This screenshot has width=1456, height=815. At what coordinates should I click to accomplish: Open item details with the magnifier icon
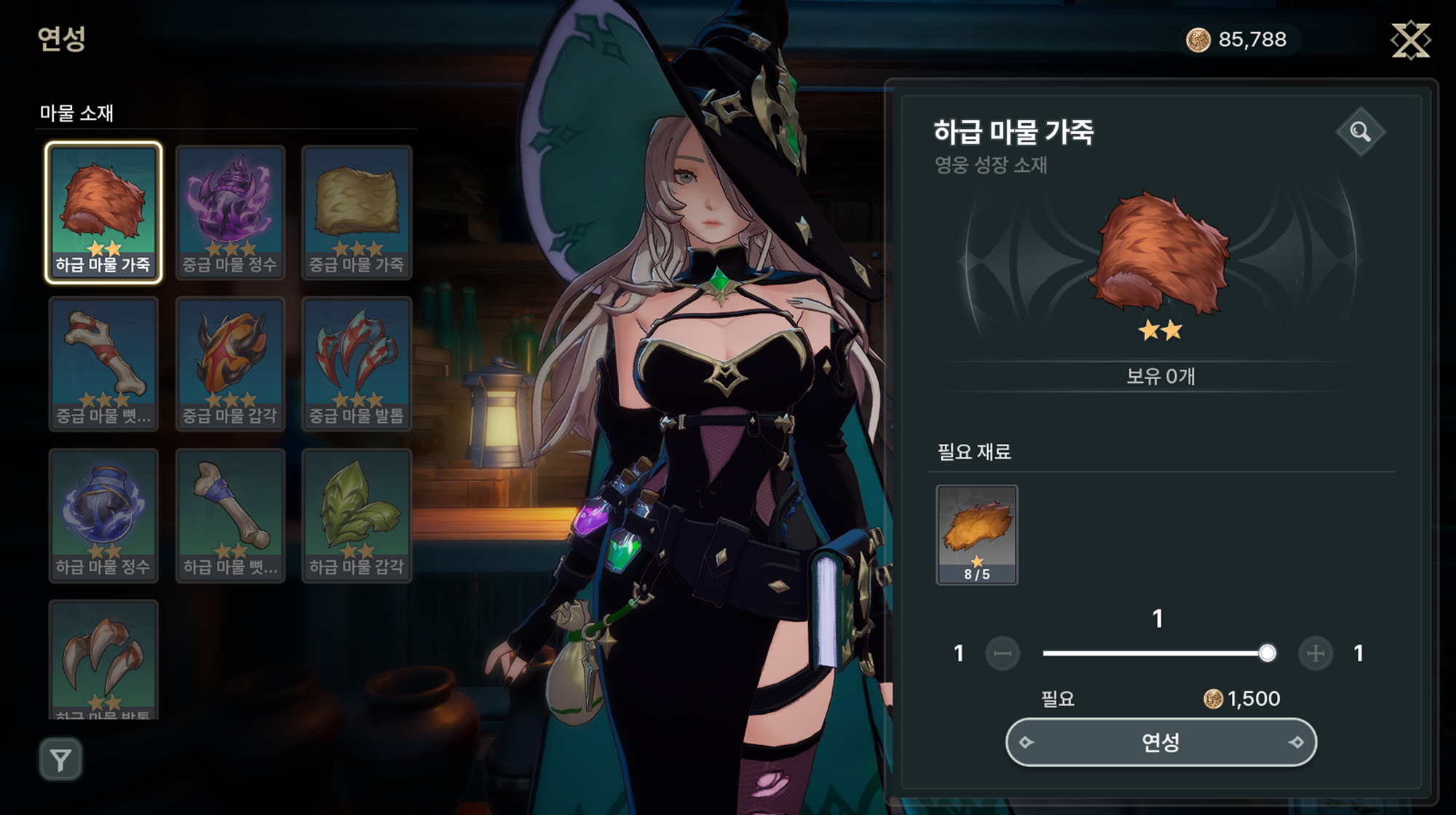pyautogui.click(x=1360, y=132)
